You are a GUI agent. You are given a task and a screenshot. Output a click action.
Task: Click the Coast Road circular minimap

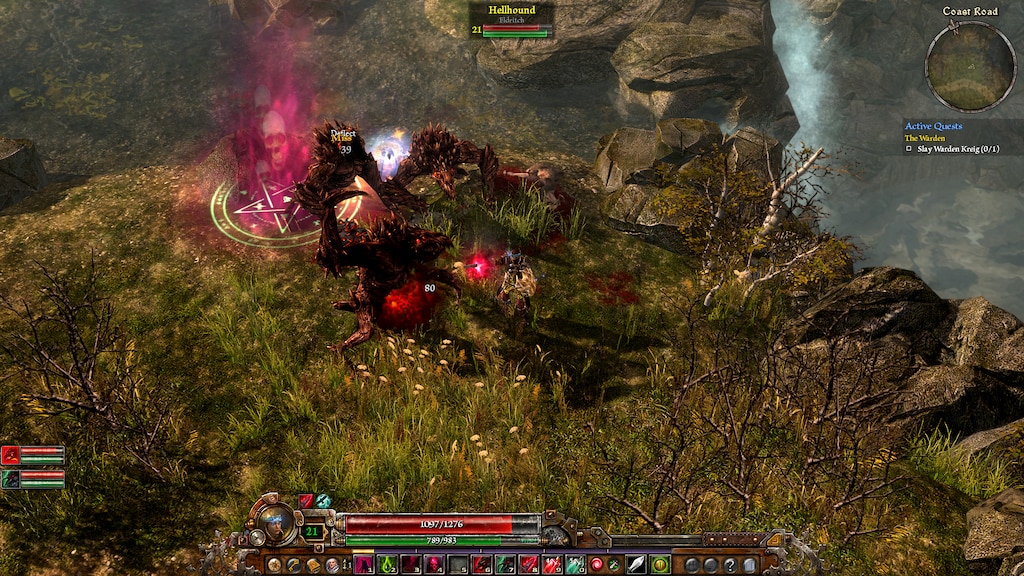[x=970, y=67]
